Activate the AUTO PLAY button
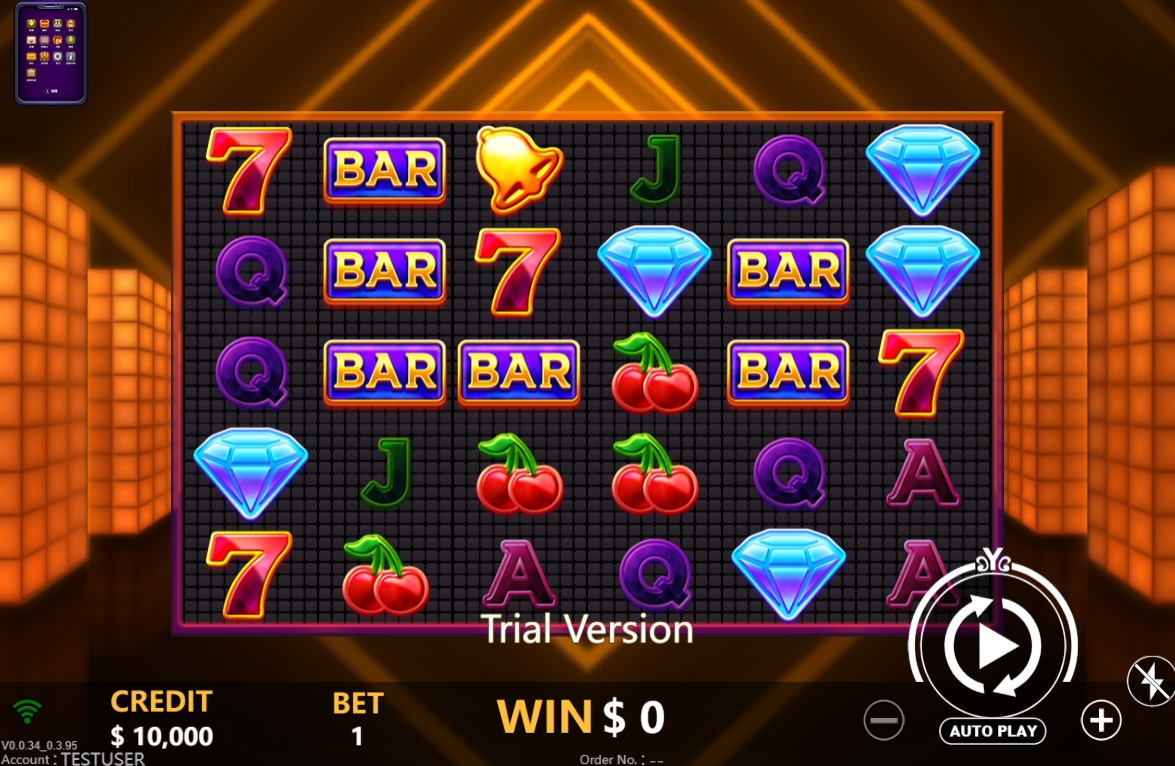The image size is (1175, 766). [992, 731]
